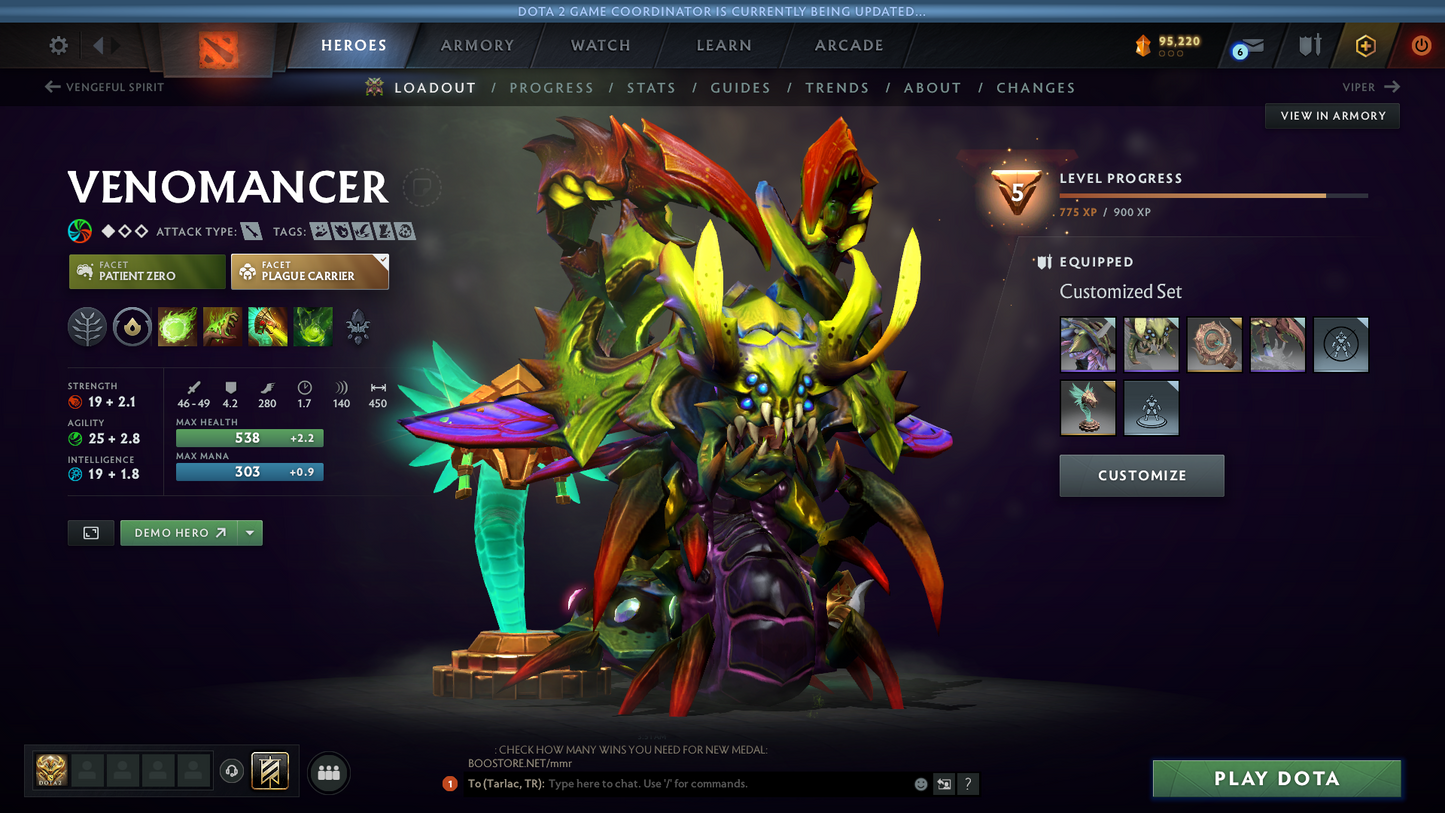Open the Watch section
Viewport: 1445px width, 813px height.
click(x=600, y=45)
